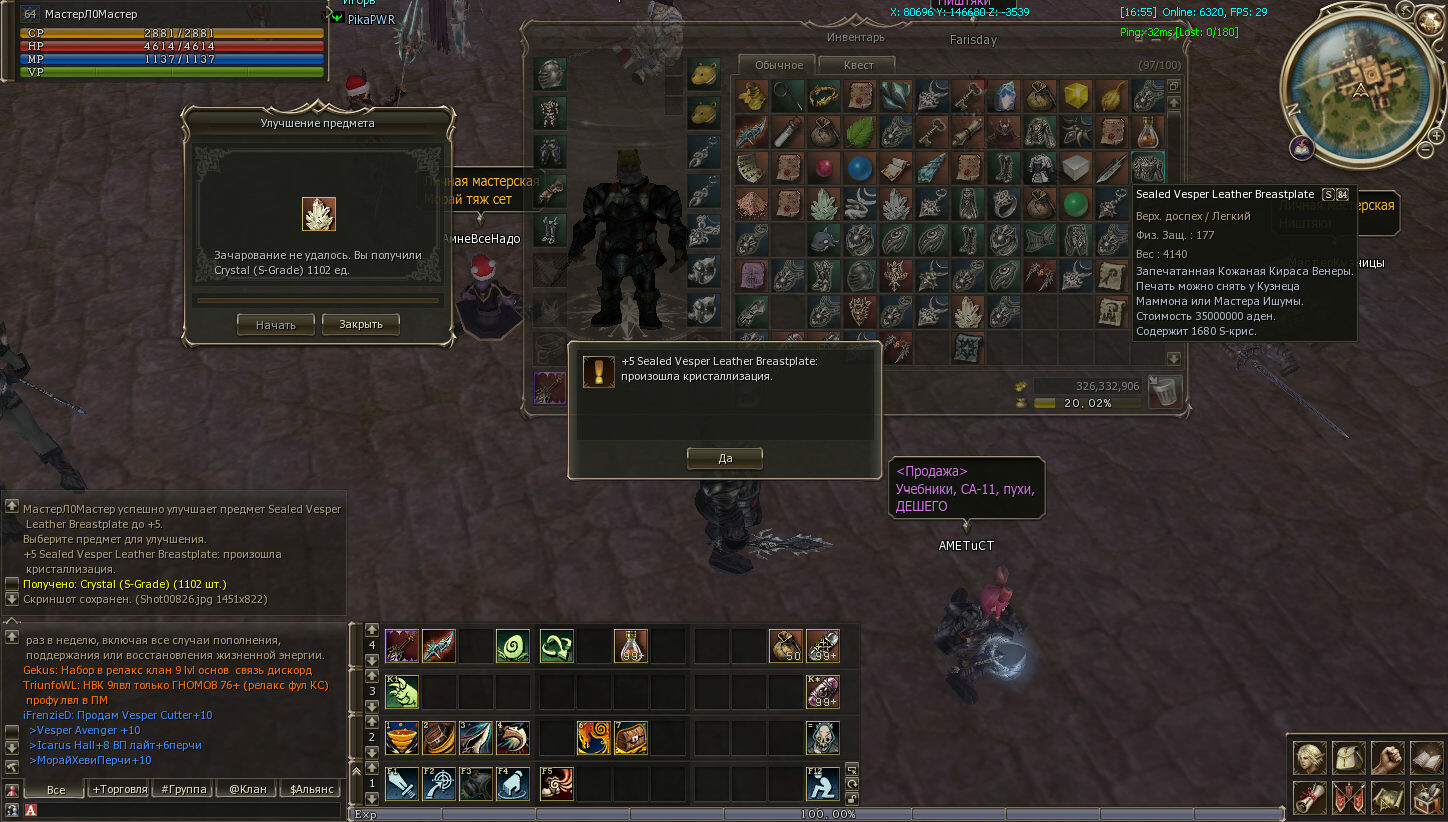The width and height of the screenshot is (1448, 822).
Task: Open the inventory trash bin
Action: pyautogui.click(x=1165, y=391)
